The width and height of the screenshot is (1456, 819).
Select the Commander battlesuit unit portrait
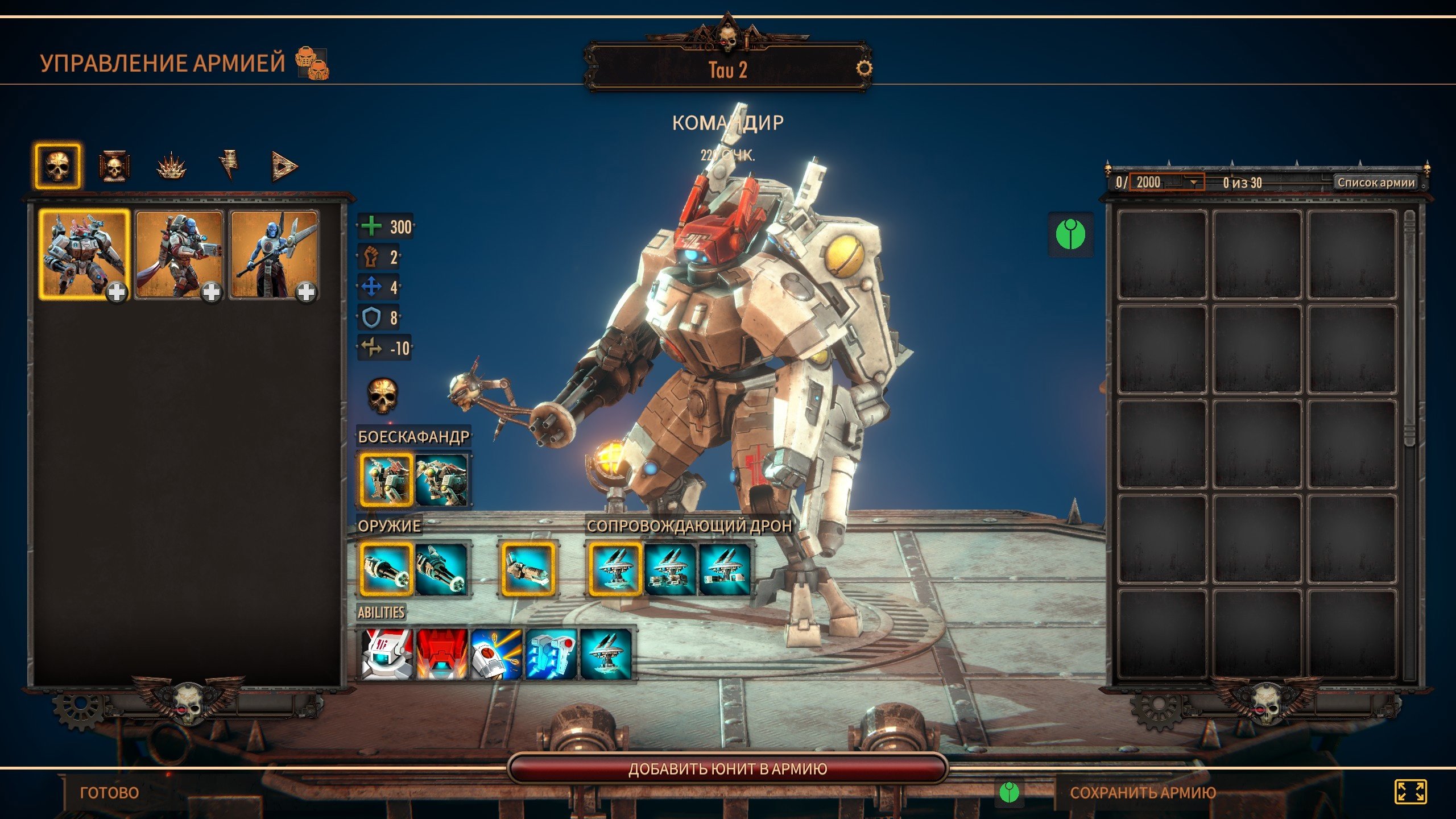(x=84, y=254)
